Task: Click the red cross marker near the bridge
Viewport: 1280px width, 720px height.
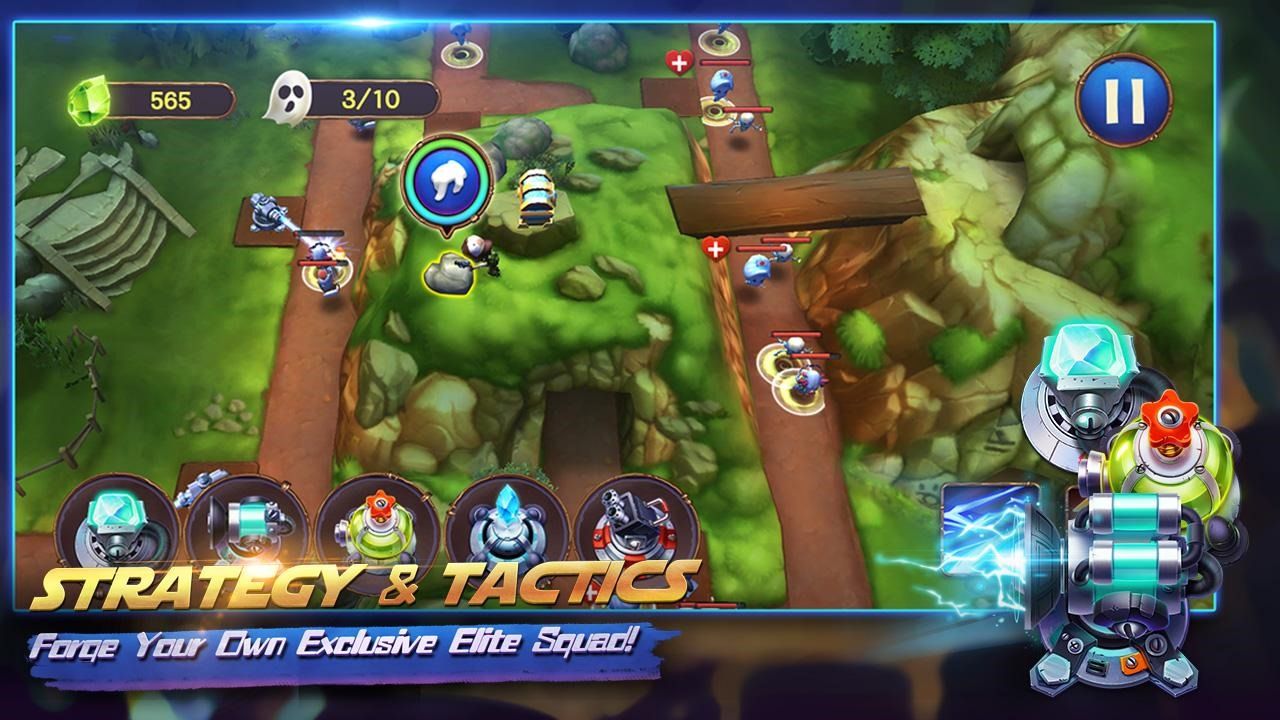Action: 714,245
